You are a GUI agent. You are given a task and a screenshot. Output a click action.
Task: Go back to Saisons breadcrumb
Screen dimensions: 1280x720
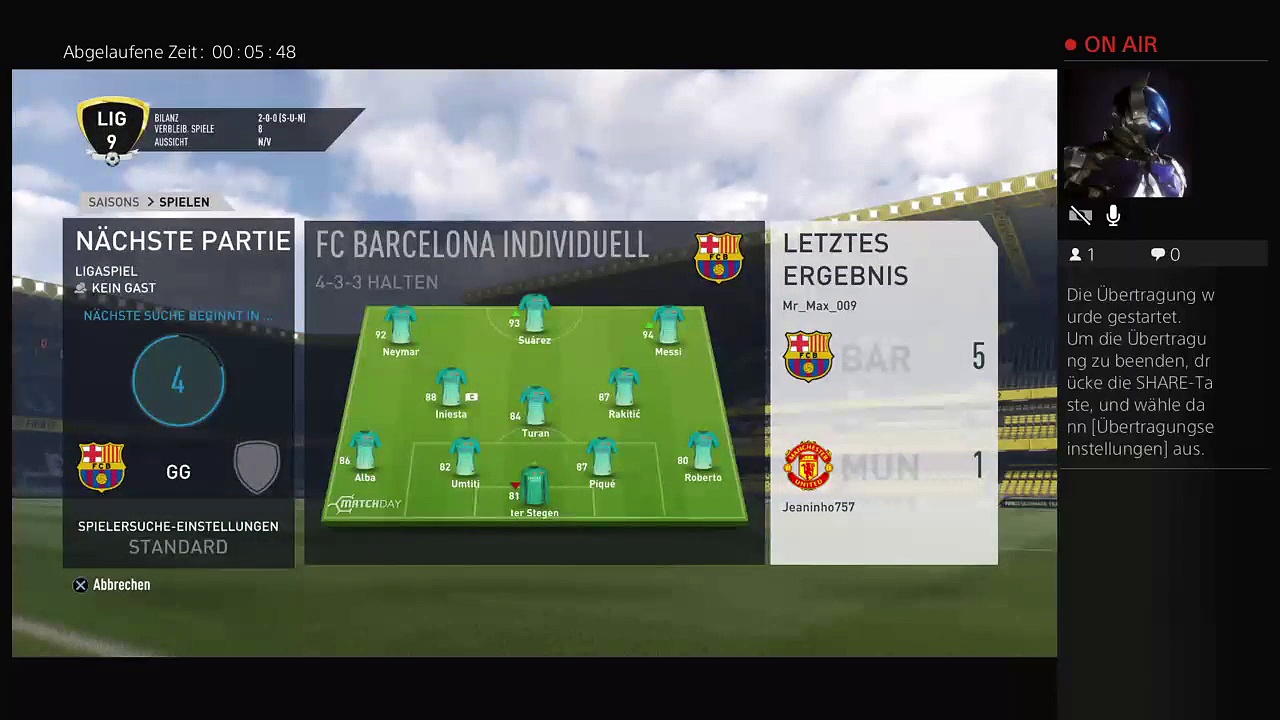pos(114,202)
